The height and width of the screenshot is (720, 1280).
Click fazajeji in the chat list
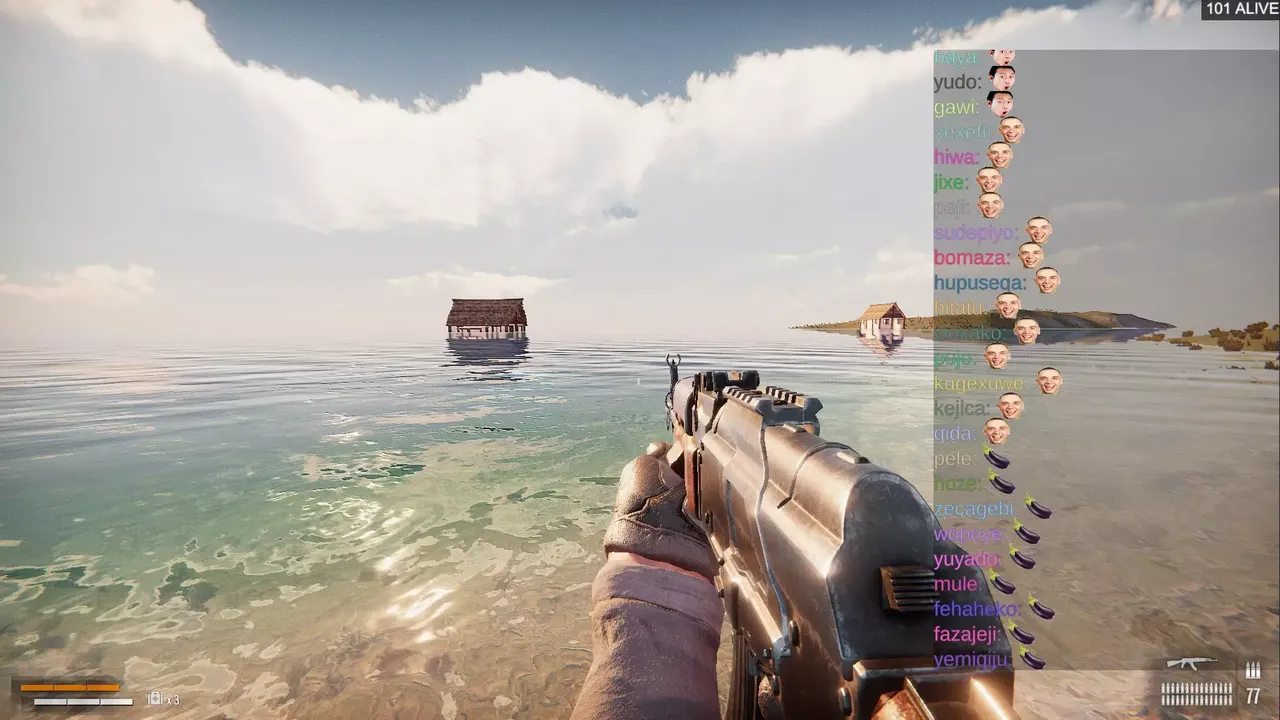(967, 633)
